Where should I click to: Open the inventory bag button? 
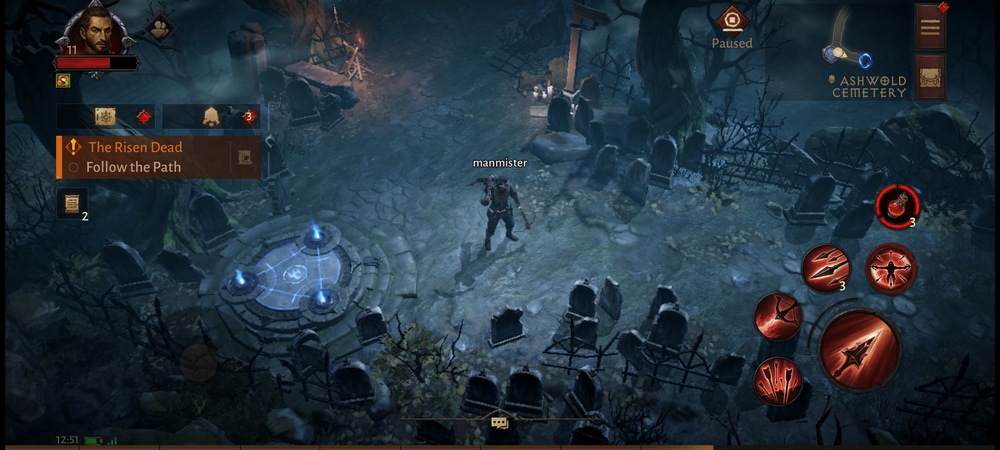pos(930,77)
